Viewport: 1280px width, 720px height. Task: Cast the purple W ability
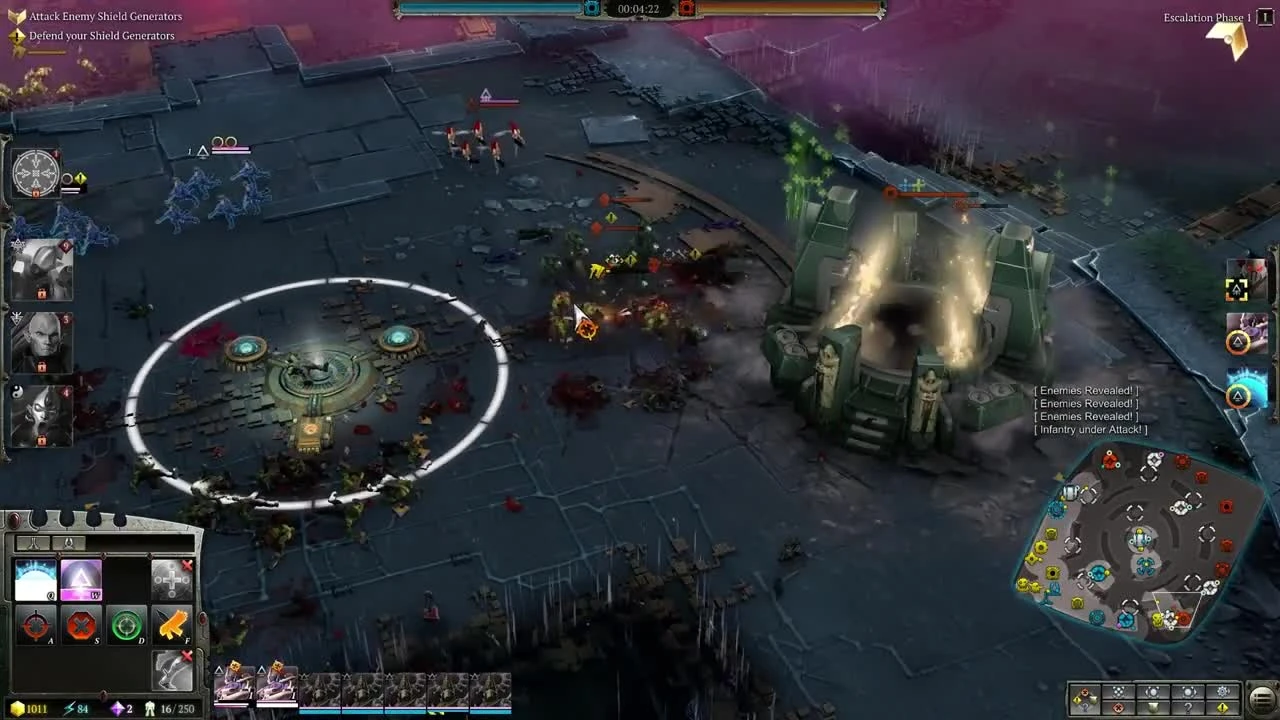pyautogui.click(x=81, y=578)
